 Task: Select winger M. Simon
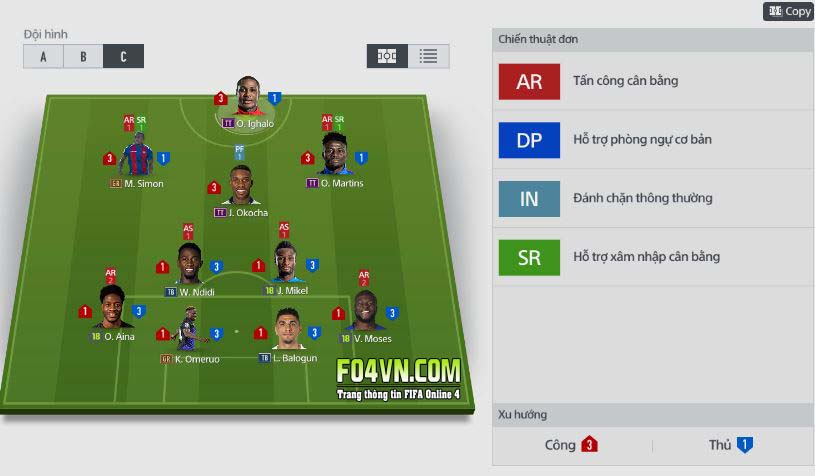pyautogui.click(x=137, y=158)
